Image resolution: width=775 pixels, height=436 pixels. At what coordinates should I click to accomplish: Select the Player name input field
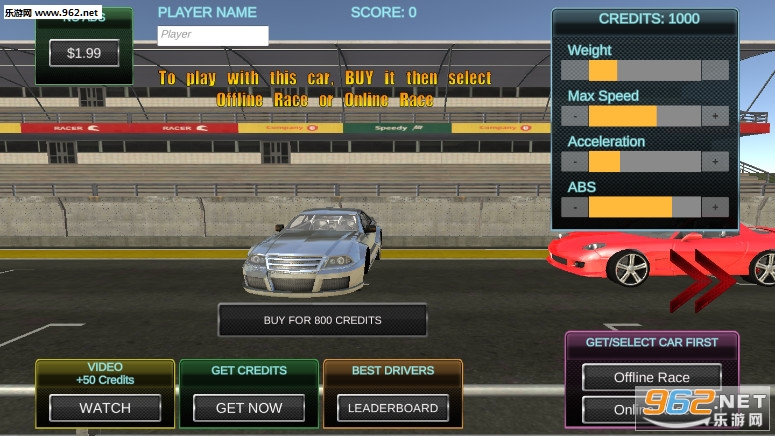pos(213,35)
